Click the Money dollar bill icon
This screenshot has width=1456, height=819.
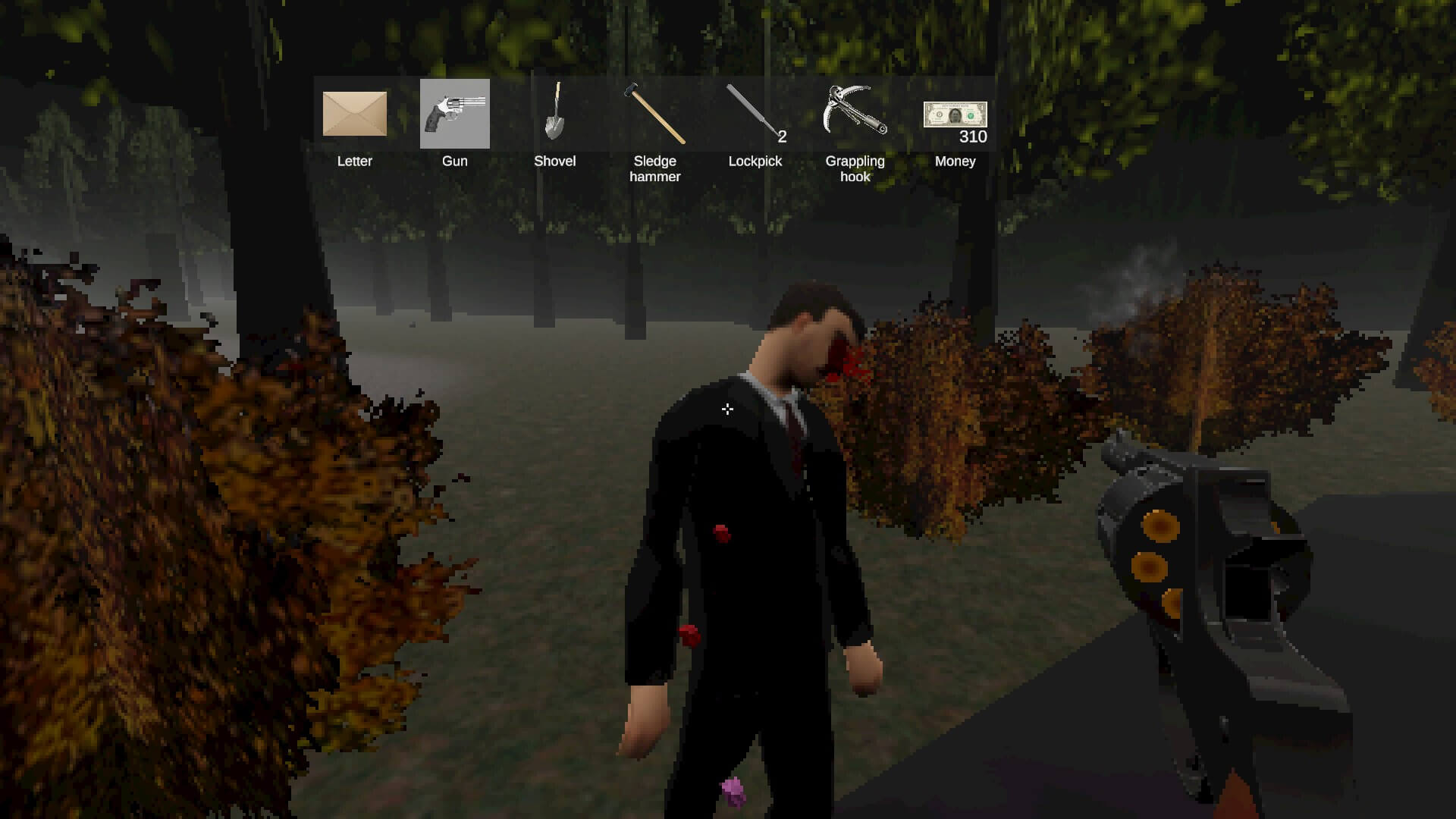click(955, 114)
